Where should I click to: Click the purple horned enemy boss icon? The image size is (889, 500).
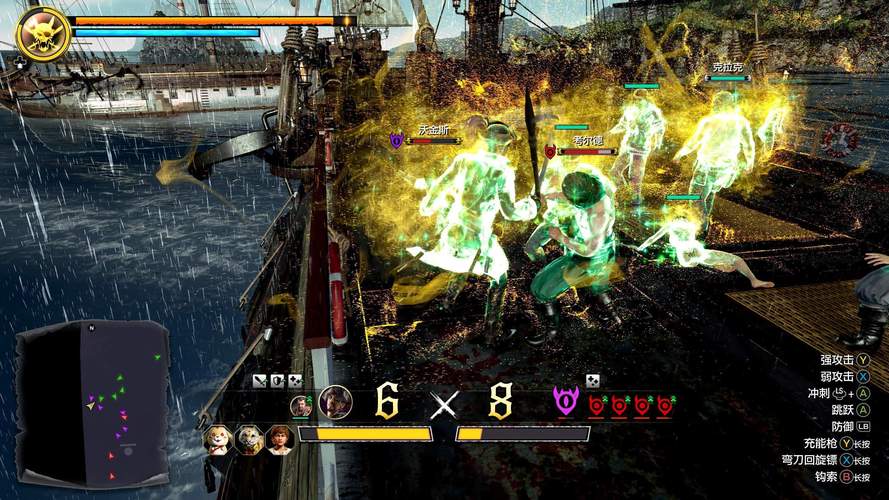pos(566,402)
